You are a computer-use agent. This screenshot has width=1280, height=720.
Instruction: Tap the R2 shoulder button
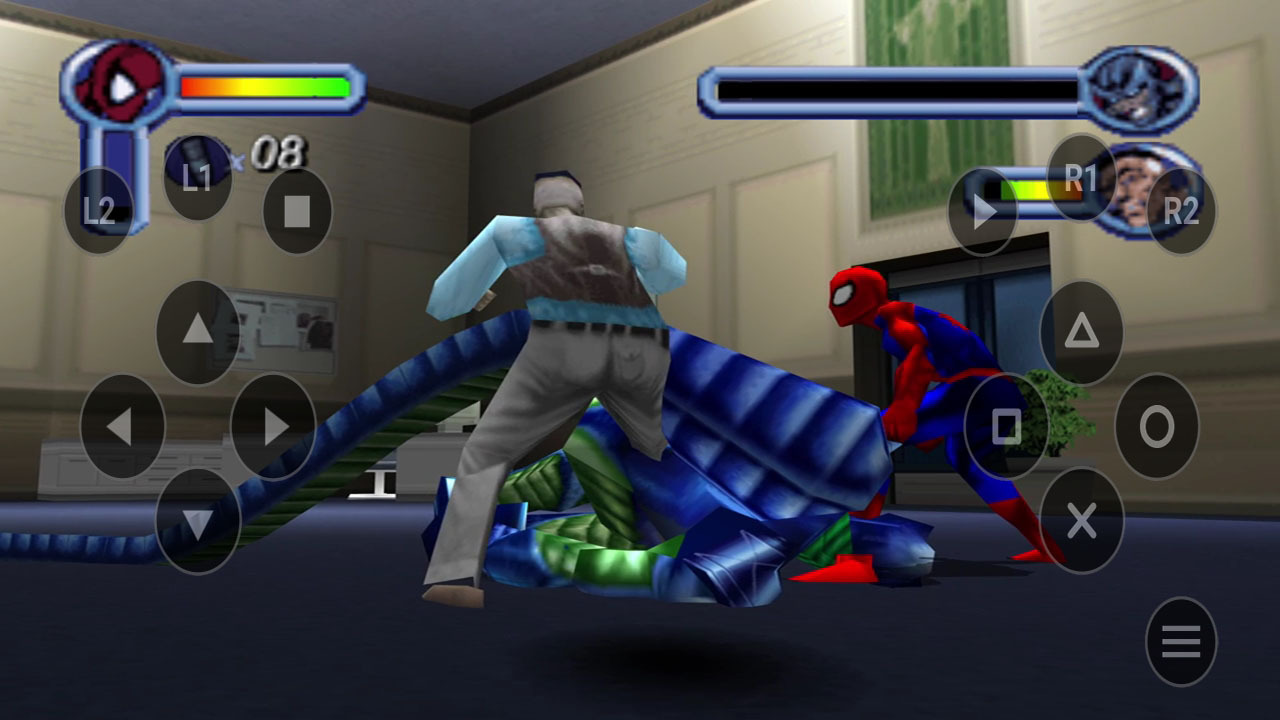[1181, 211]
